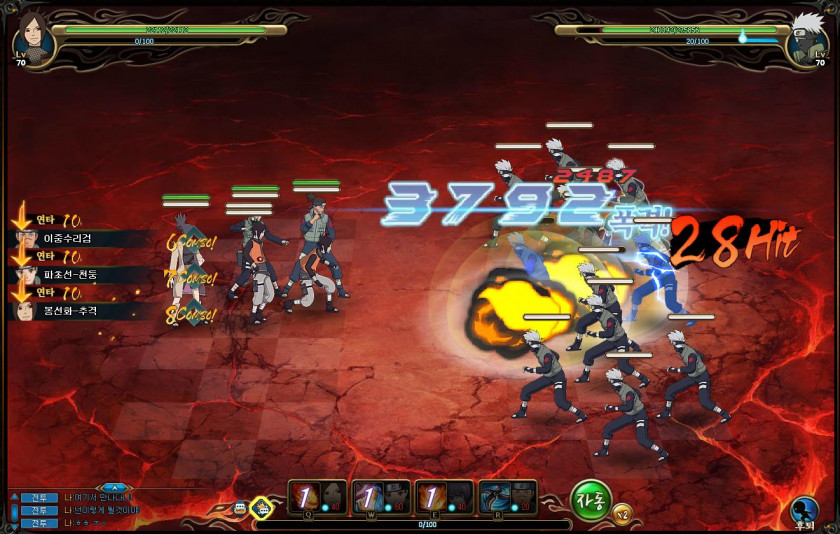Use the W skill in the skill bar
The width and height of the screenshot is (840, 534).
382,497
